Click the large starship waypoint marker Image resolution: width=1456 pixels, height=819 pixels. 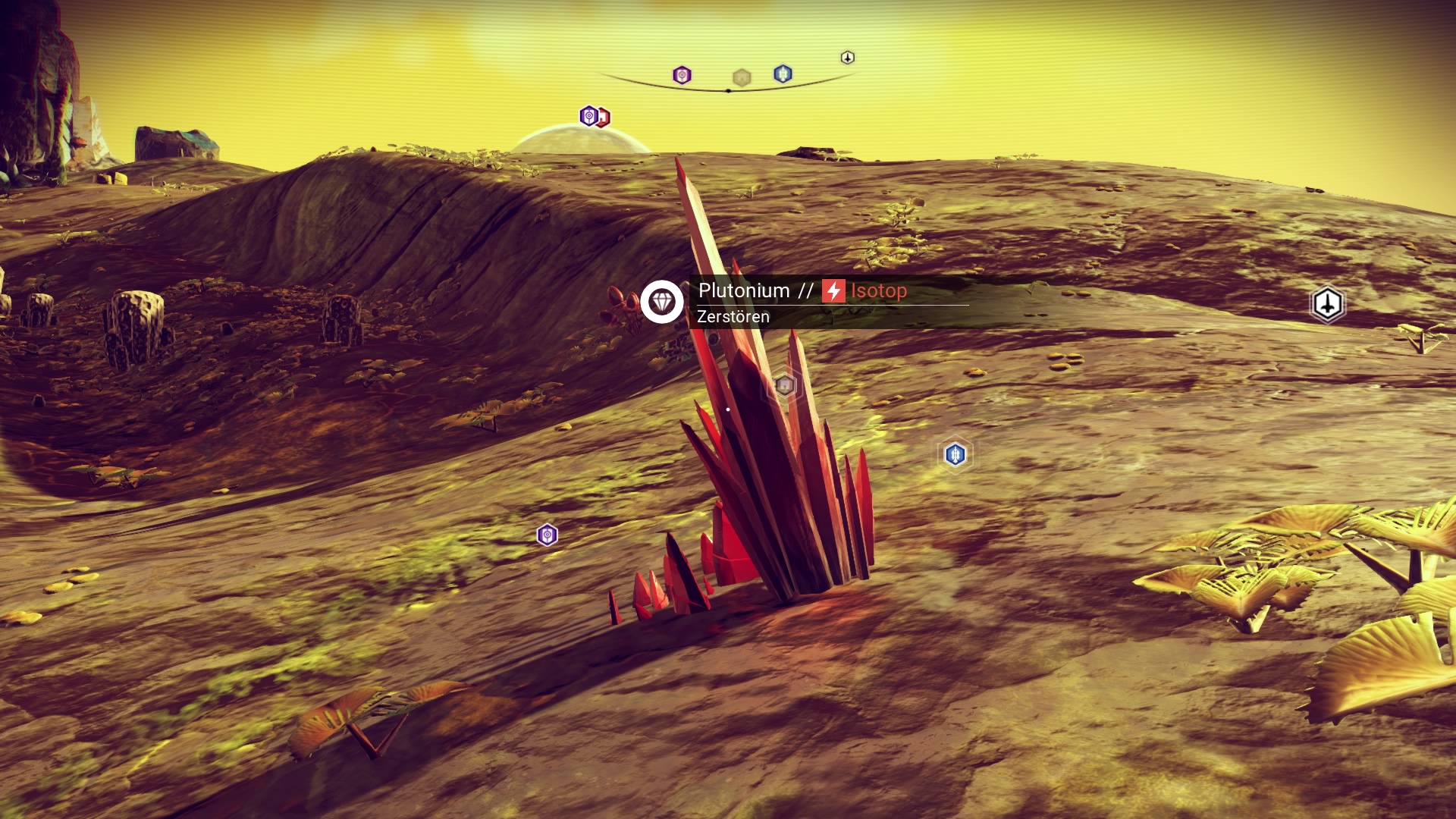[x=1327, y=305]
